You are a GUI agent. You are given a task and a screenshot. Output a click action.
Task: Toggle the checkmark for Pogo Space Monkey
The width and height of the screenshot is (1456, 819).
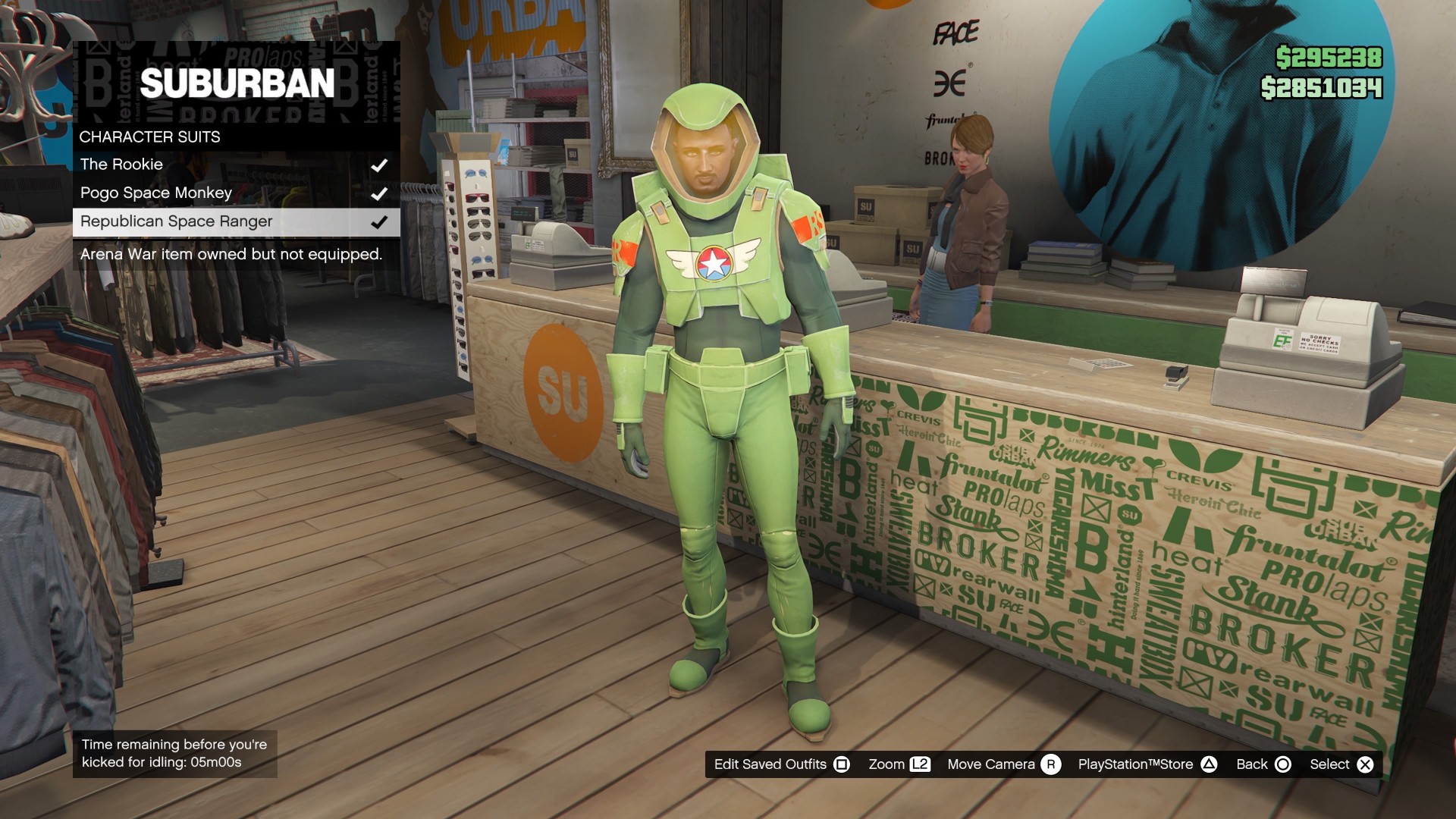tap(381, 193)
